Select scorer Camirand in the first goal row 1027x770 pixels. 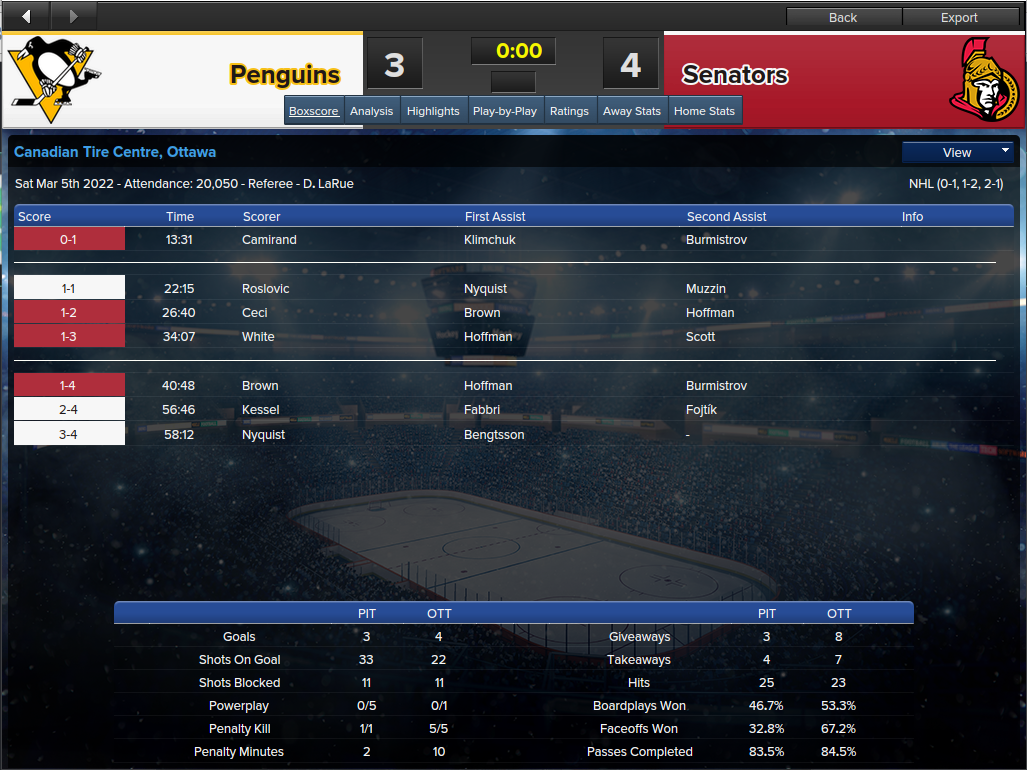pyautogui.click(x=269, y=240)
